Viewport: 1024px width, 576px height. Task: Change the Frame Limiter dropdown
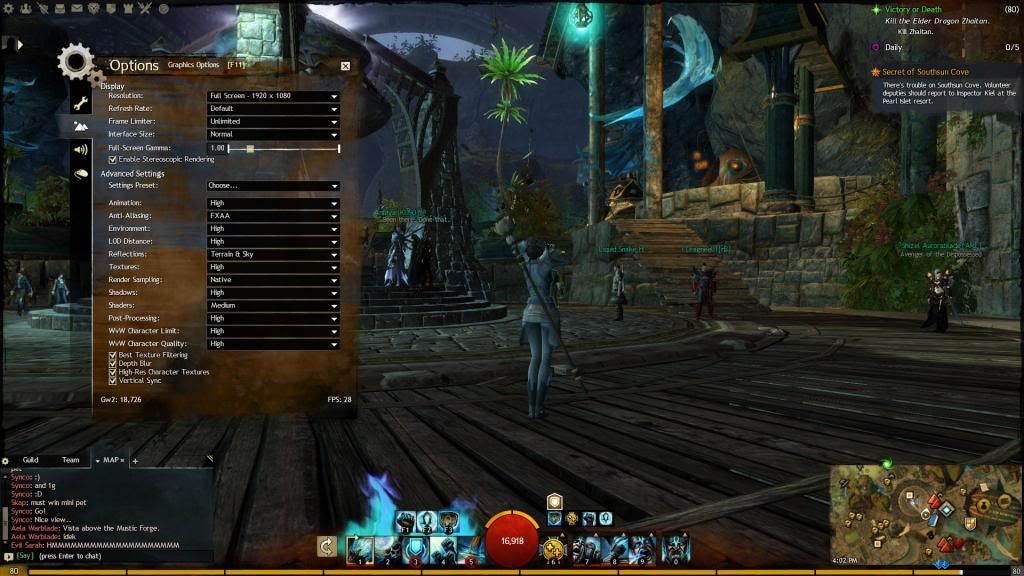click(272, 121)
